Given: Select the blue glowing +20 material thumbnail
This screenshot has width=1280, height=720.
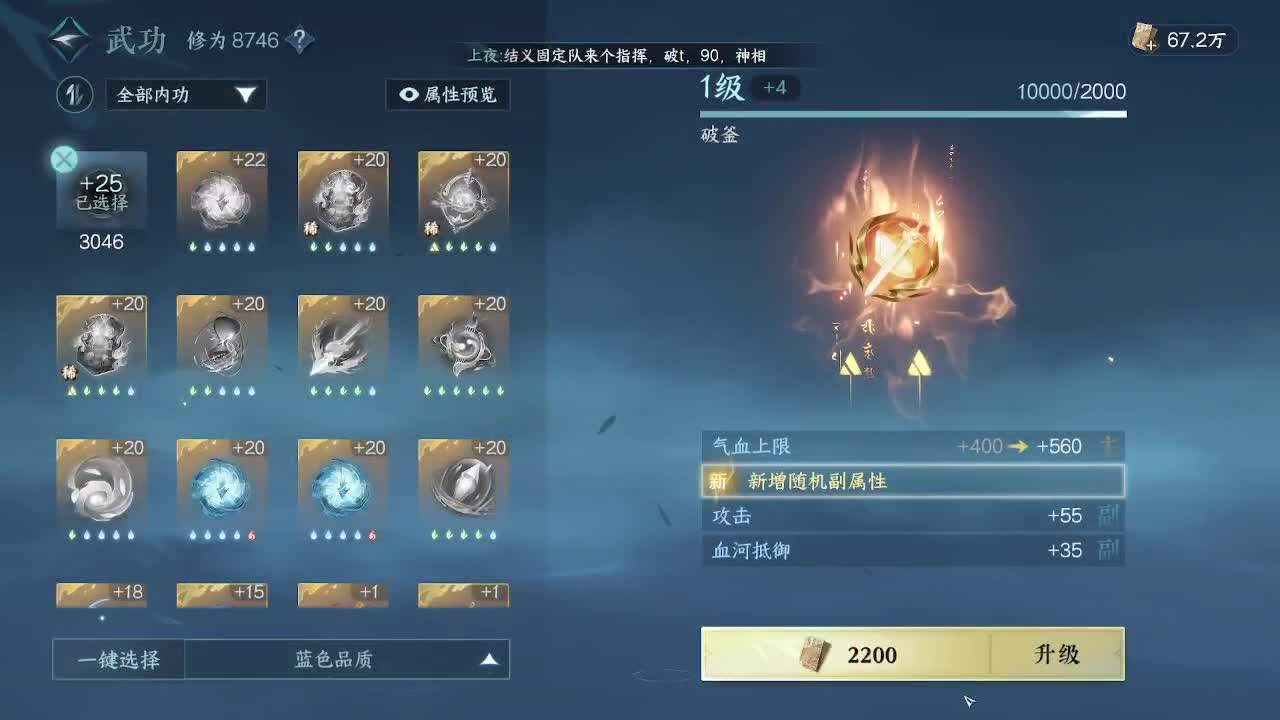Looking at the screenshot, I should (x=222, y=490).
